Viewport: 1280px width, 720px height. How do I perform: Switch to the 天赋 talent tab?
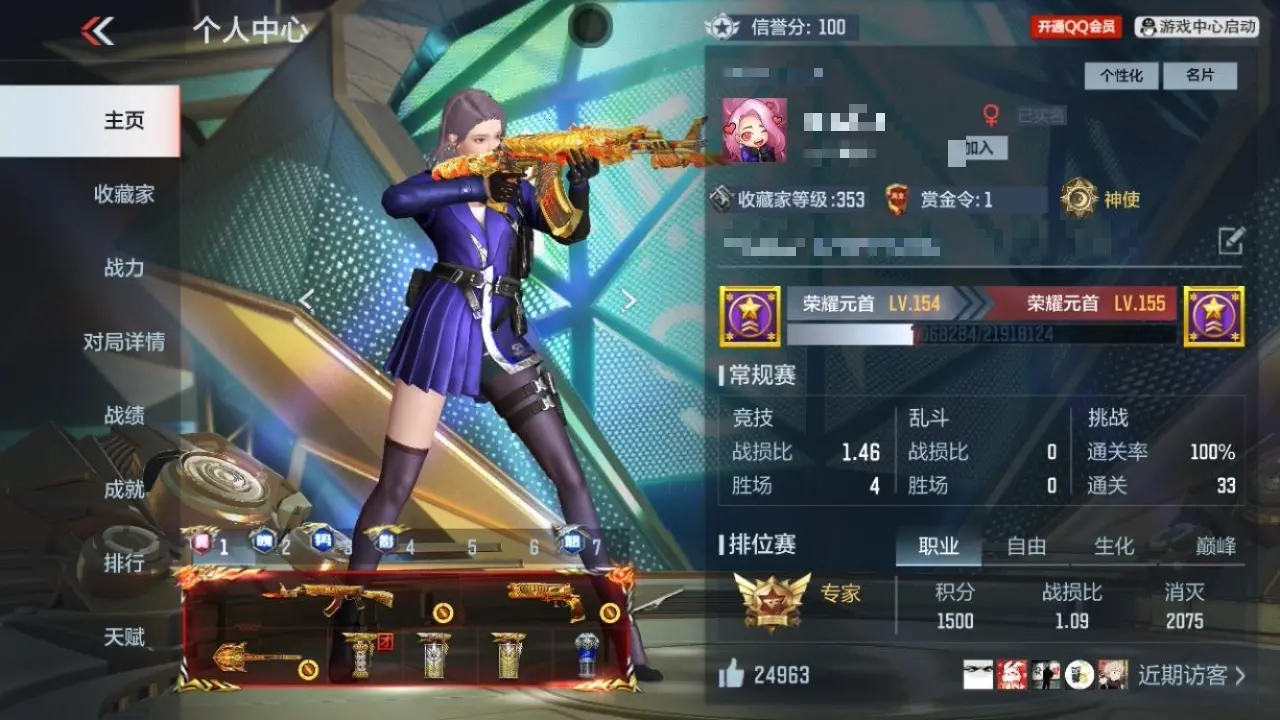tap(124, 637)
